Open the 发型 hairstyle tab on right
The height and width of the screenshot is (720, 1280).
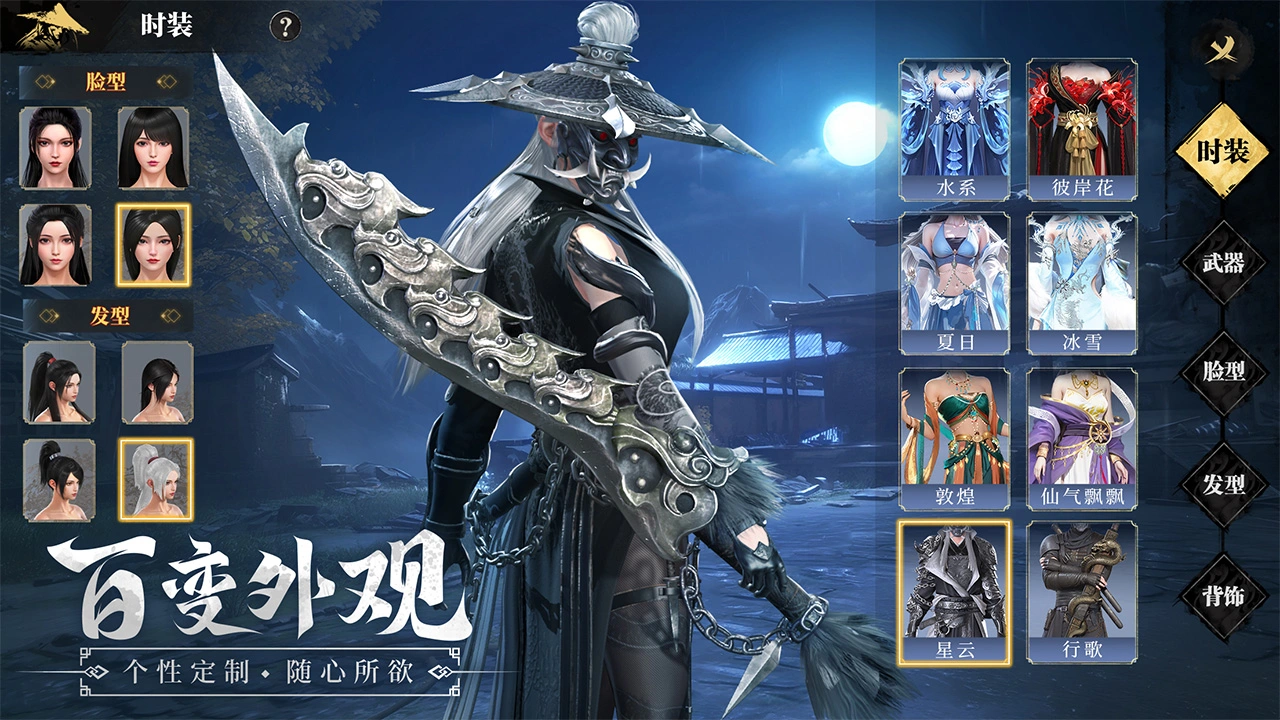pyautogui.click(x=1223, y=485)
